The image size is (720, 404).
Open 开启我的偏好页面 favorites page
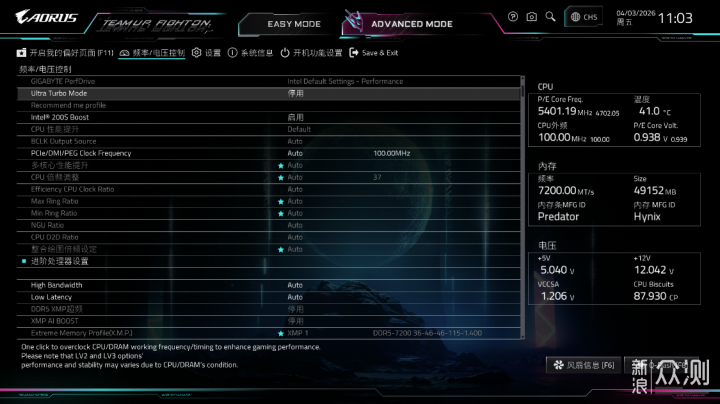pyautogui.click(x=64, y=52)
